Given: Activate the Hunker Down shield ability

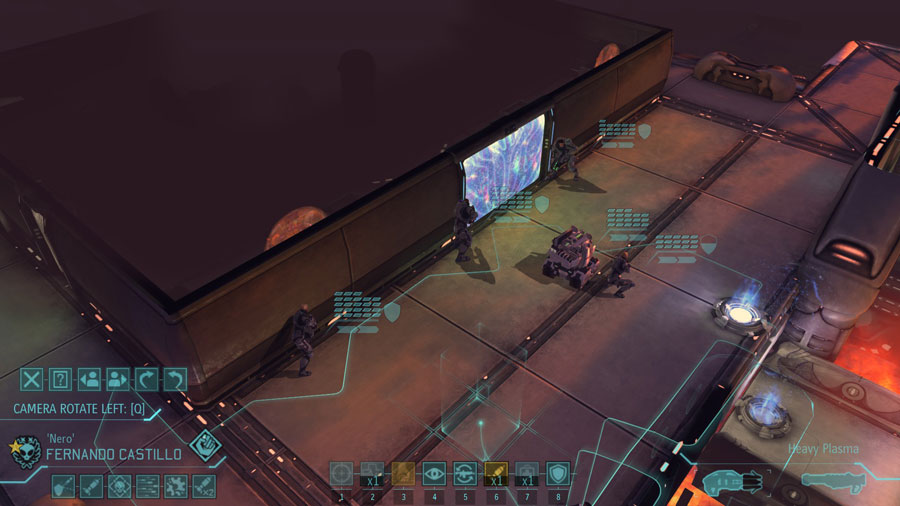Looking at the screenshot, I should pos(558,473).
